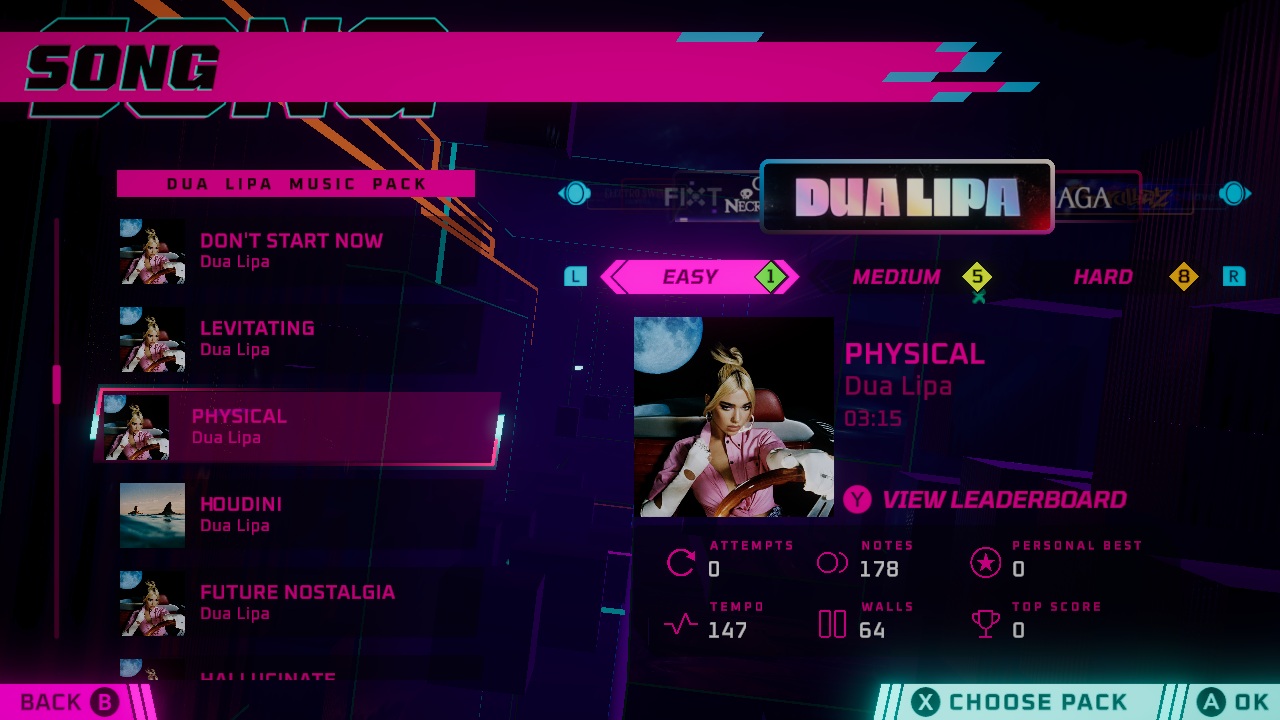Switch to the HARD difficulty tab

click(x=1103, y=277)
